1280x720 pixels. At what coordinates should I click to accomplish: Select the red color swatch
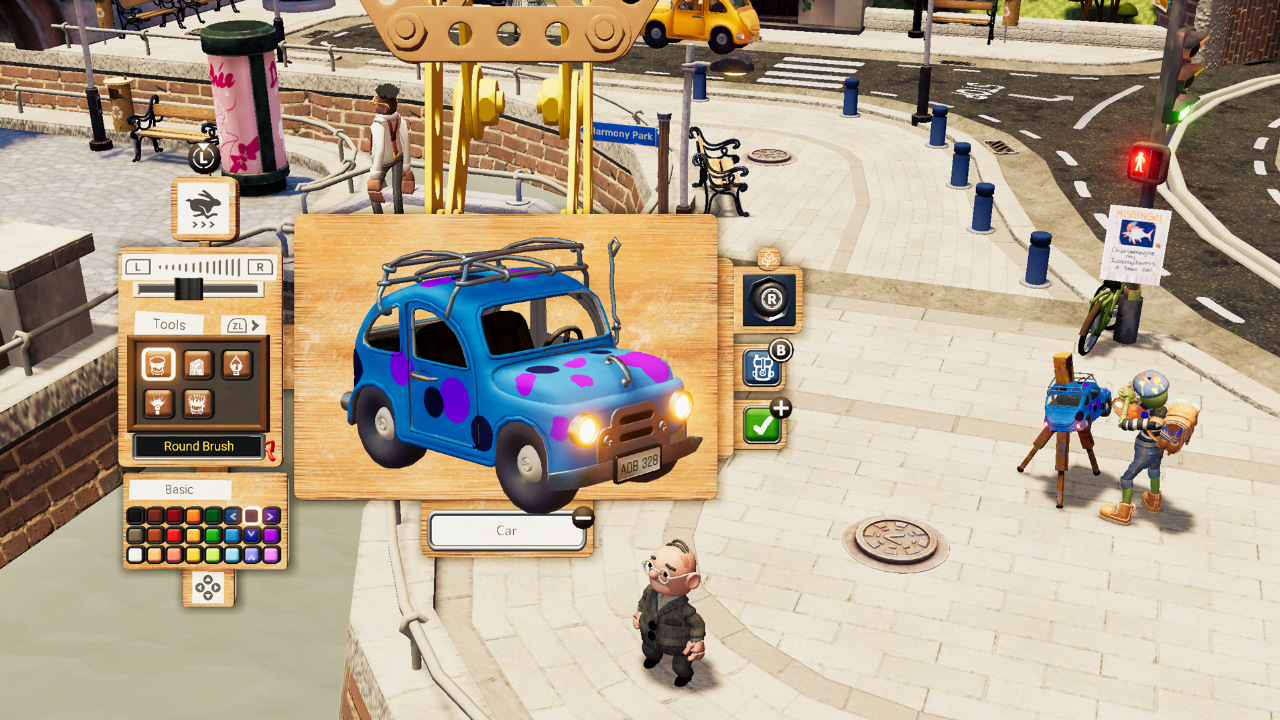[175, 532]
